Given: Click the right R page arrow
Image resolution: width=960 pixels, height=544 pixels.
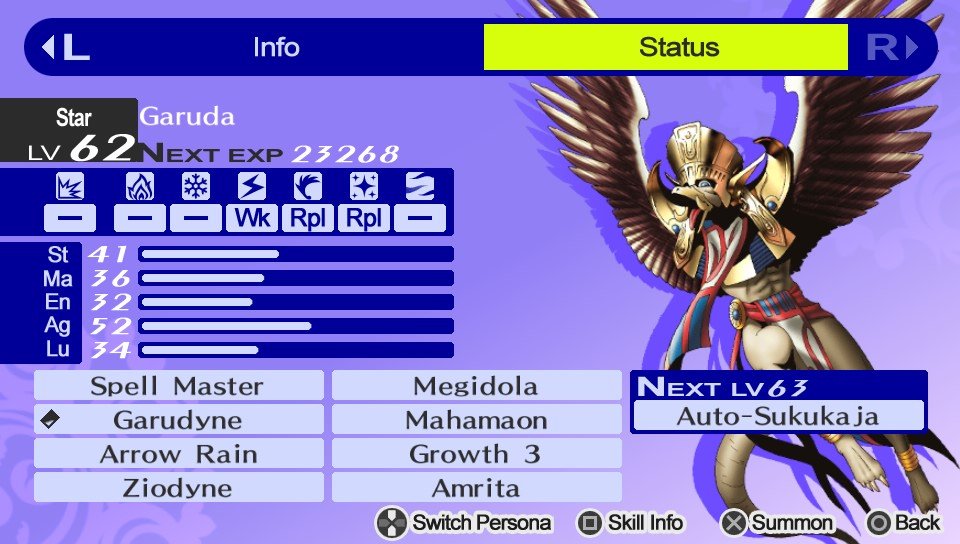Looking at the screenshot, I should (892, 47).
